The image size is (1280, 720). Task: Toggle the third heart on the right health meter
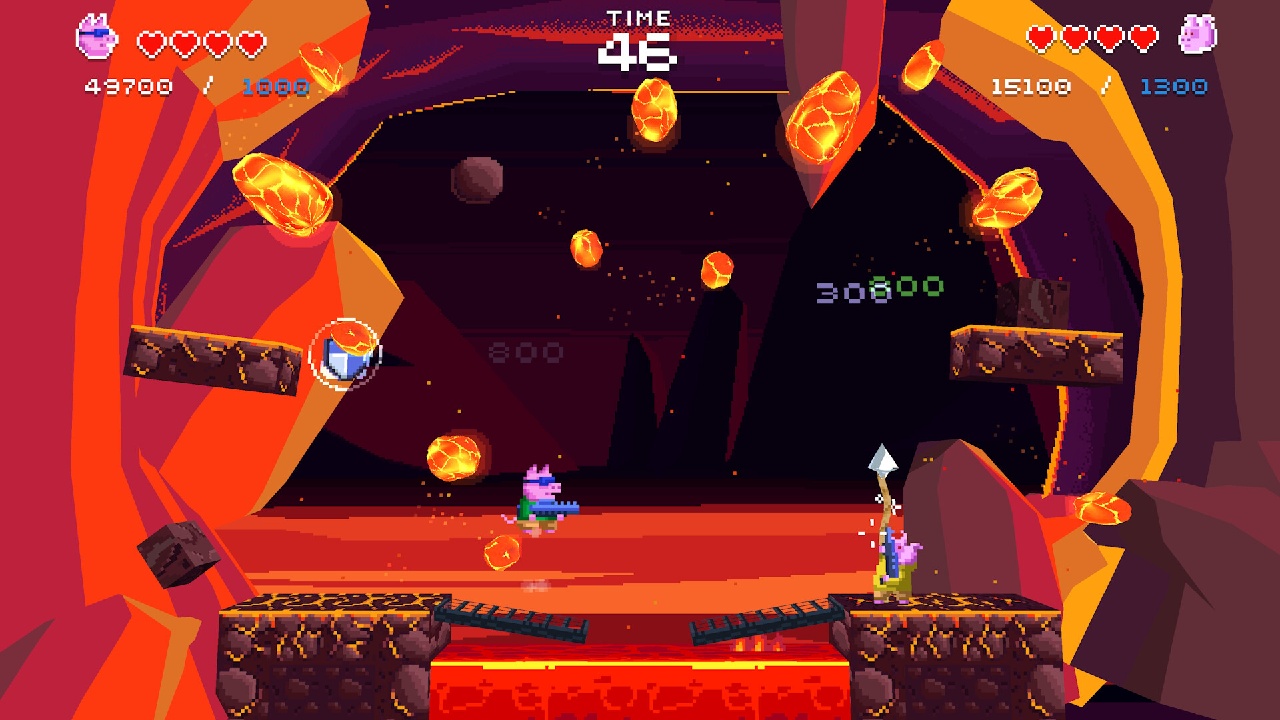click(x=1109, y=39)
